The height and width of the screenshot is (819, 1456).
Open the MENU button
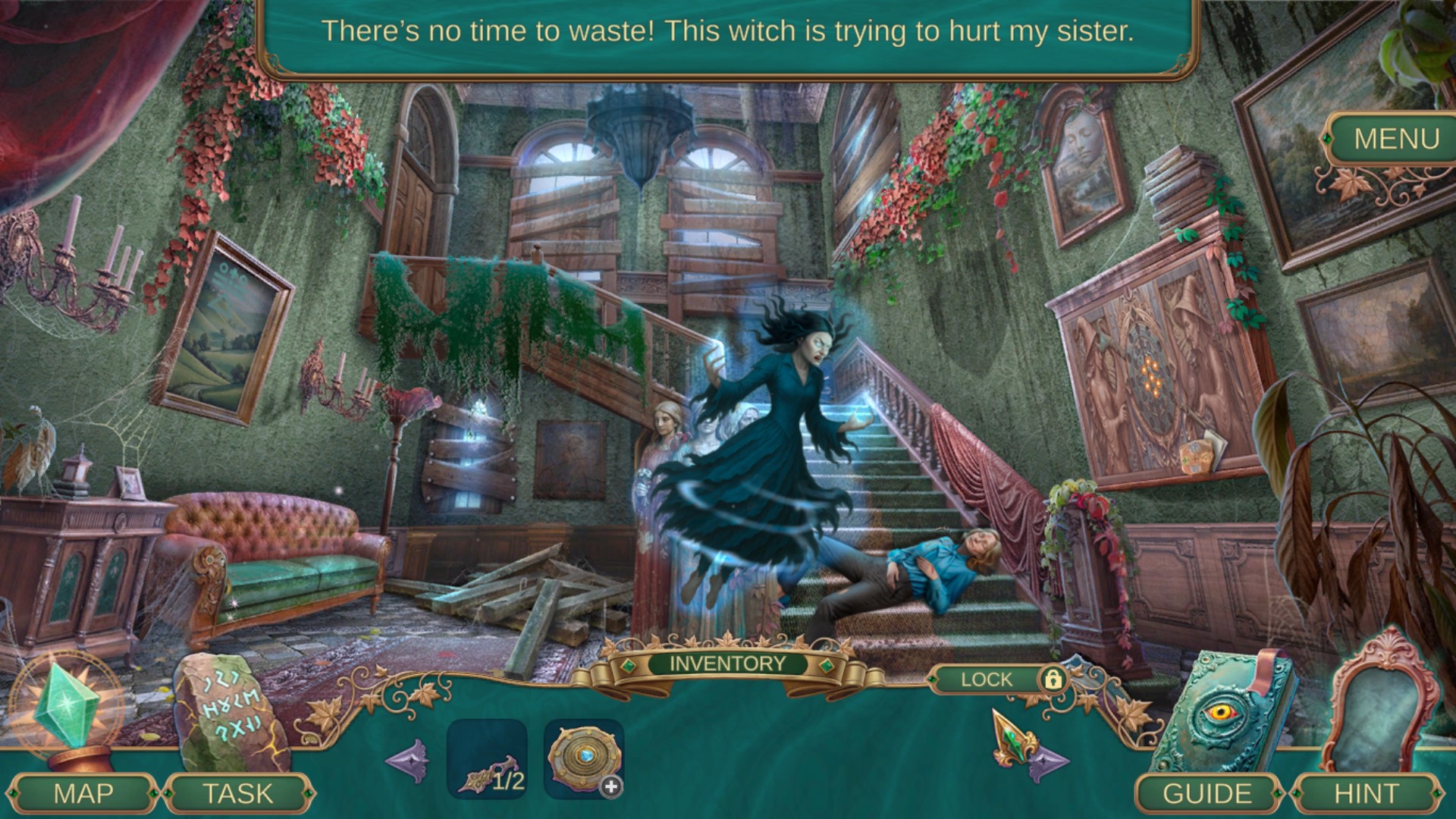click(1394, 138)
